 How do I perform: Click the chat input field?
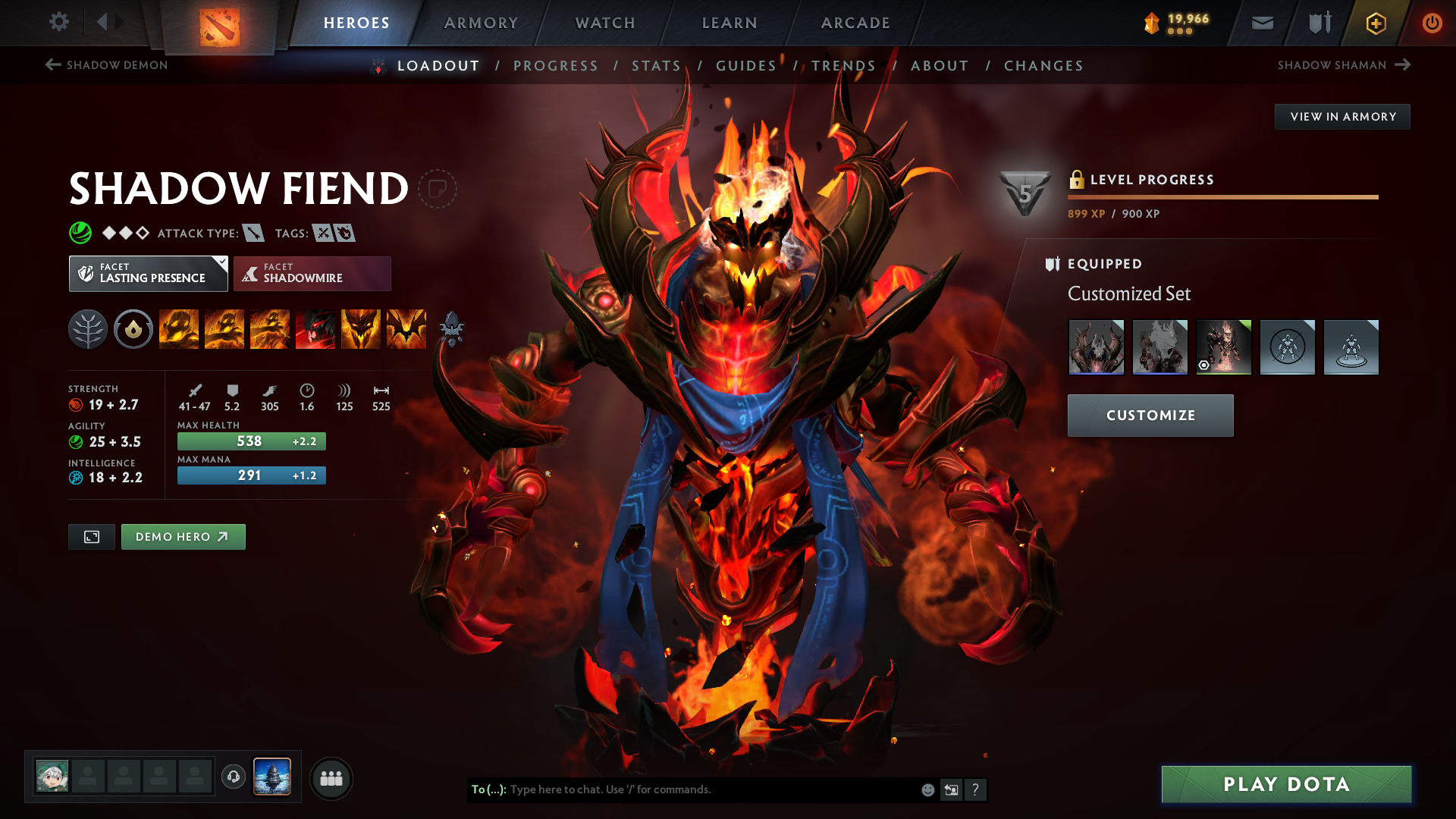pyautogui.click(x=682, y=789)
